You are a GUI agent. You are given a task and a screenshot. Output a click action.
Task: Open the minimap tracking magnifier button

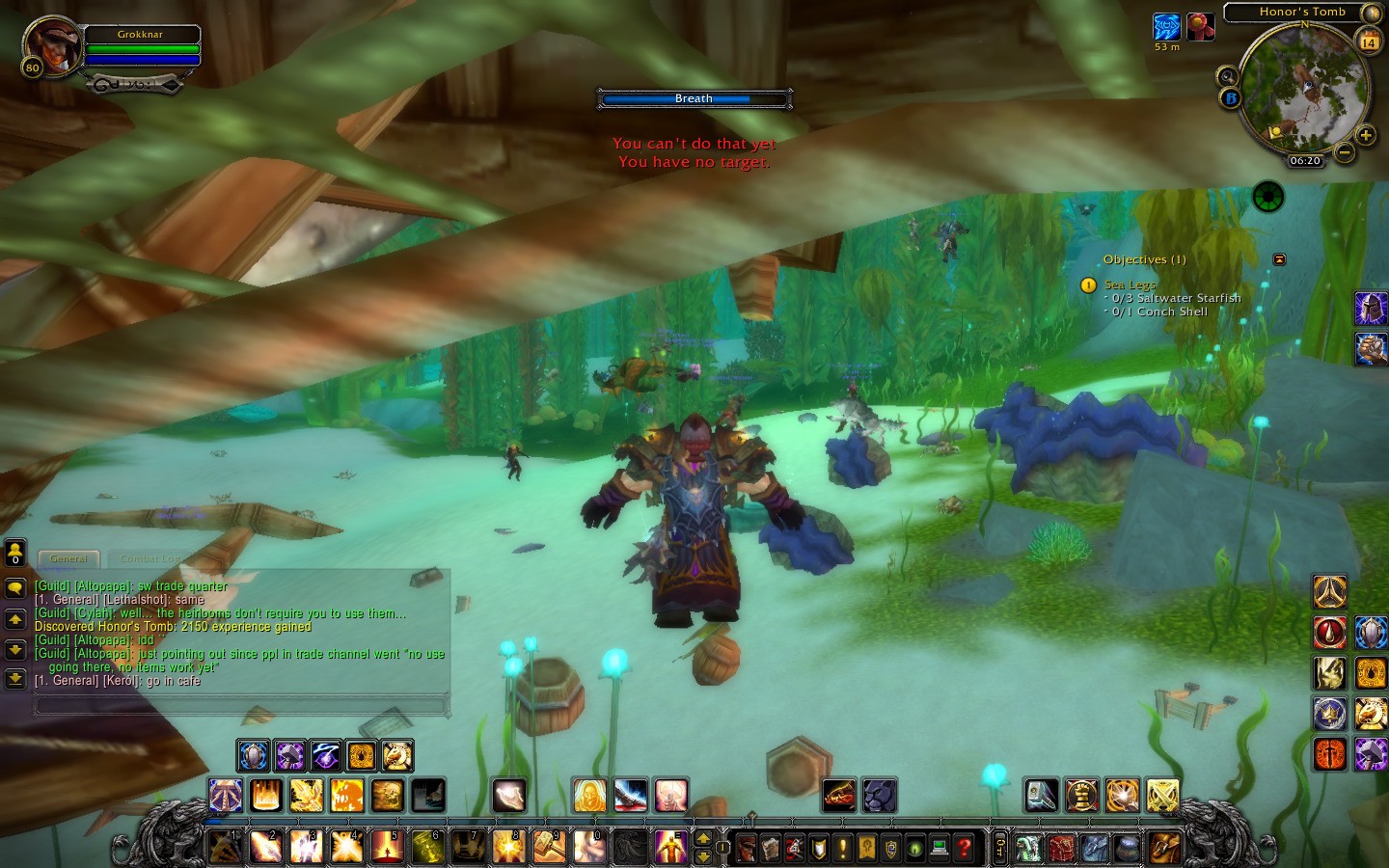point(1227,76)
